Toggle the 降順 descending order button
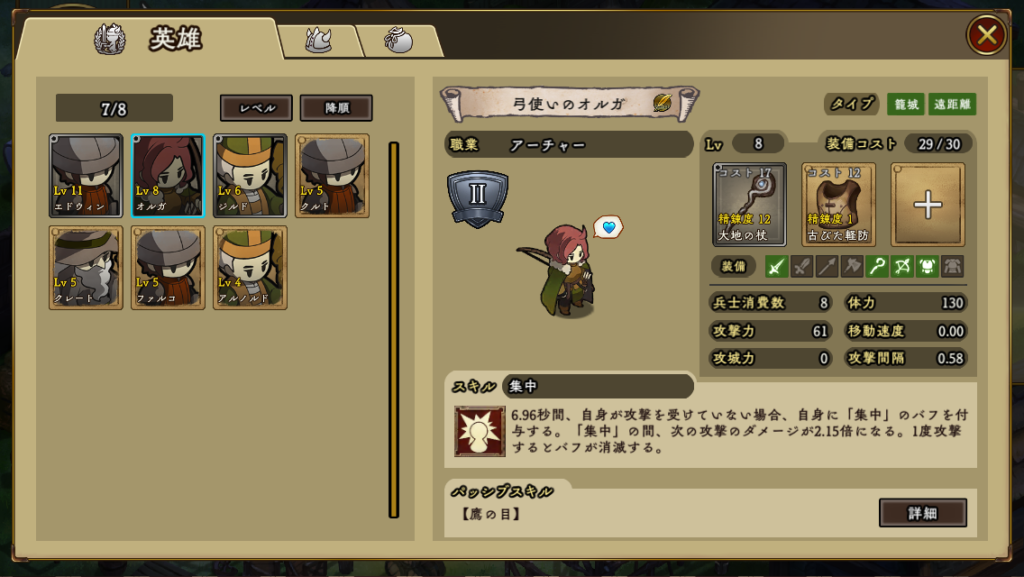1024x577 pixels. 336,108
